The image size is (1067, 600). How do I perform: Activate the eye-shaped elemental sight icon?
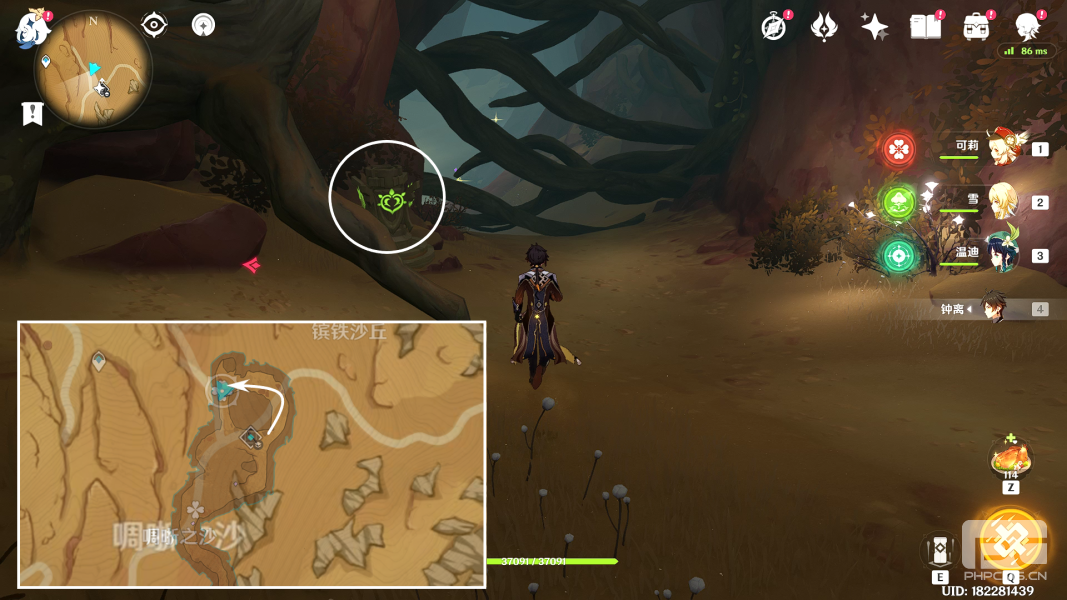coord(154,25)
